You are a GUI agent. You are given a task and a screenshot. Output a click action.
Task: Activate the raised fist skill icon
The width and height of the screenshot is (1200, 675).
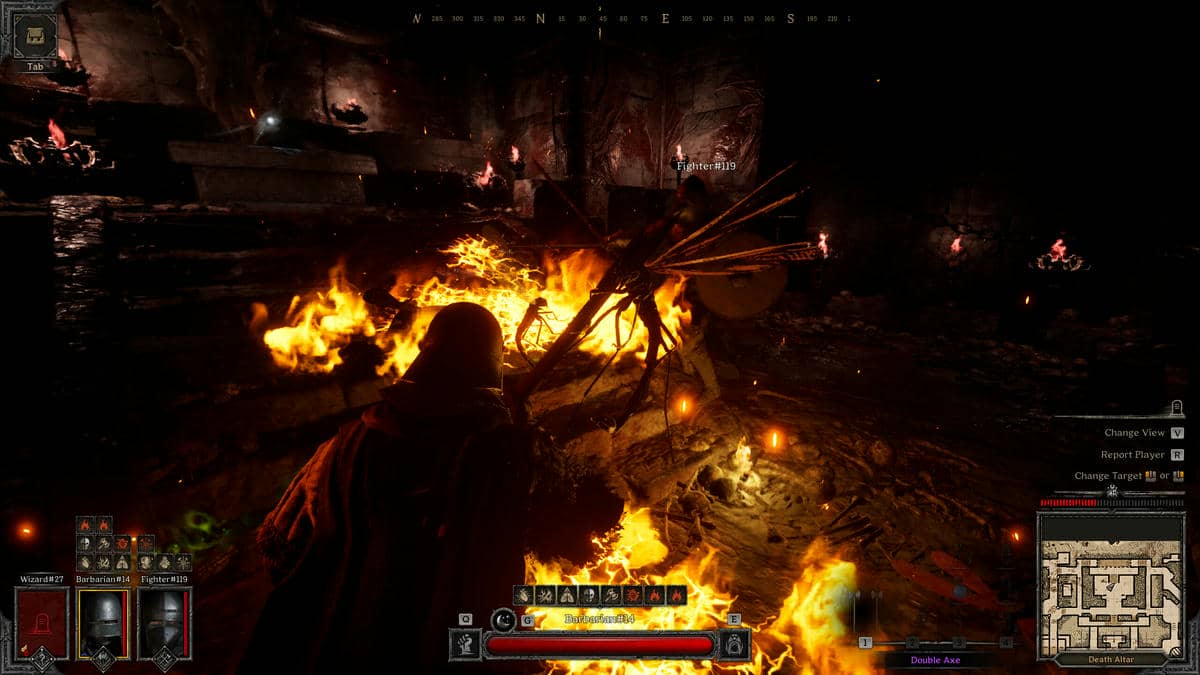click(465, 643)
